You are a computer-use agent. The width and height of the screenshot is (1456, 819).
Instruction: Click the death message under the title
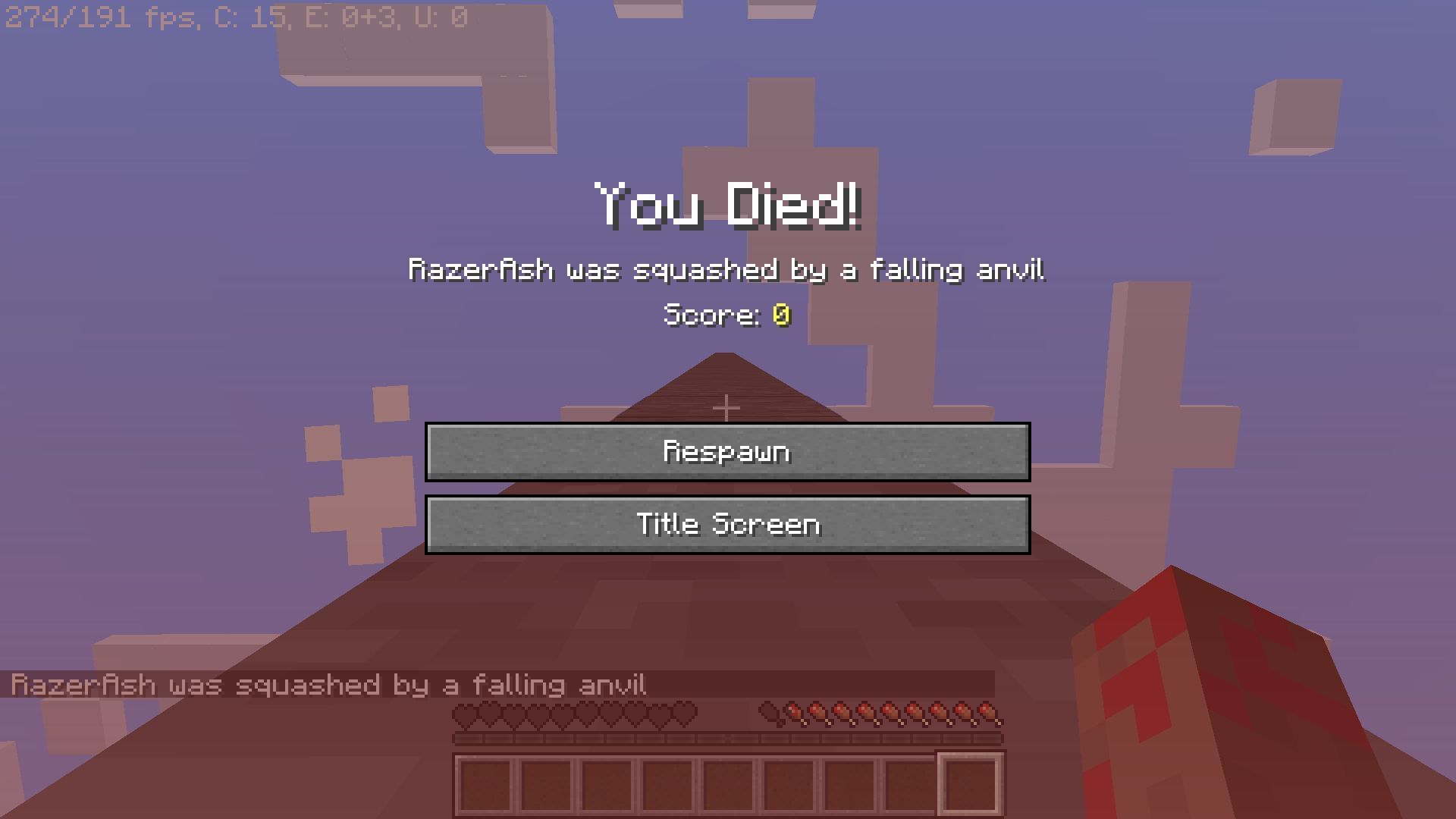pos(726,269)
